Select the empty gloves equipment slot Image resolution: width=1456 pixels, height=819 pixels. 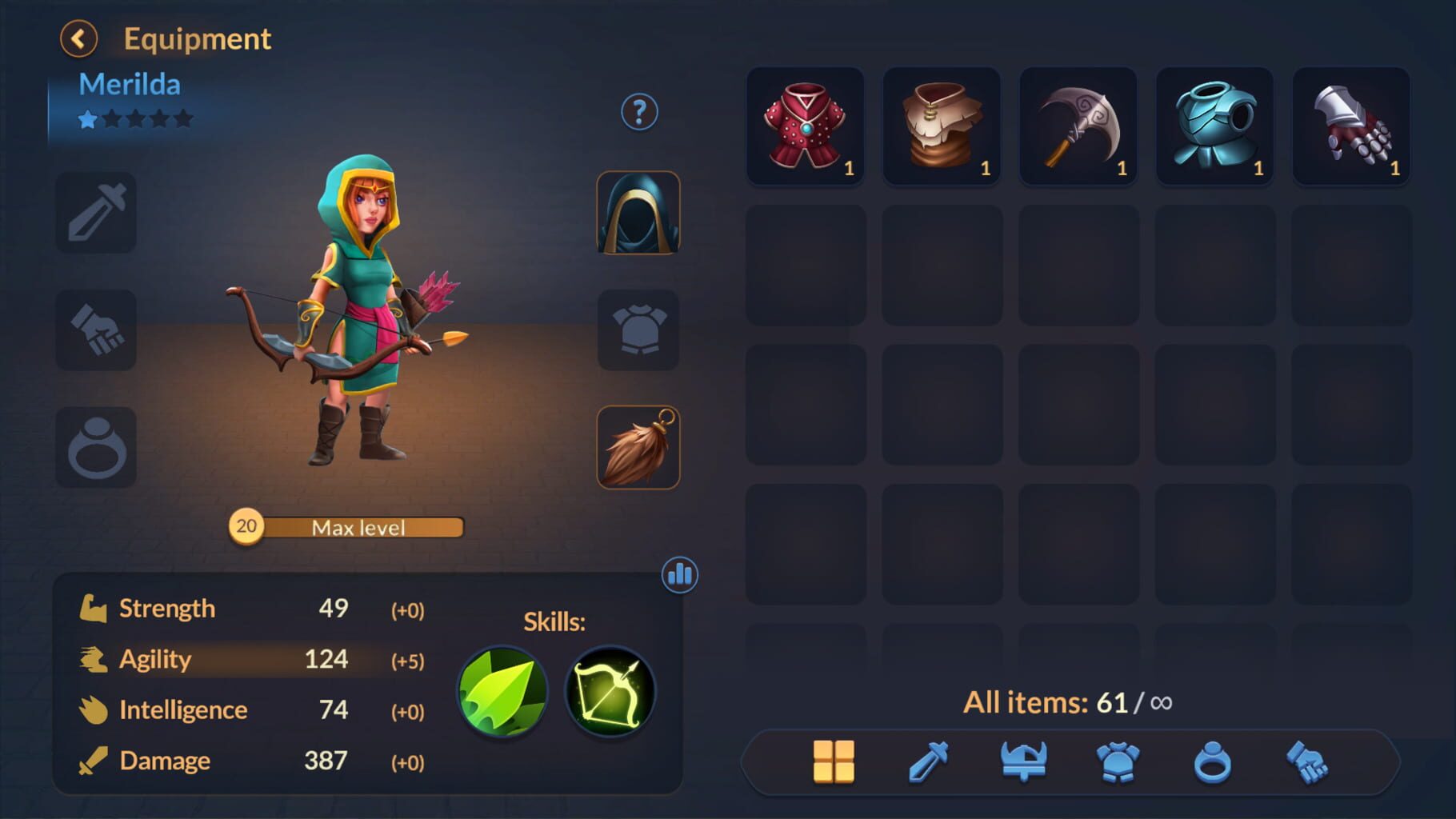[x=96, y=330]
